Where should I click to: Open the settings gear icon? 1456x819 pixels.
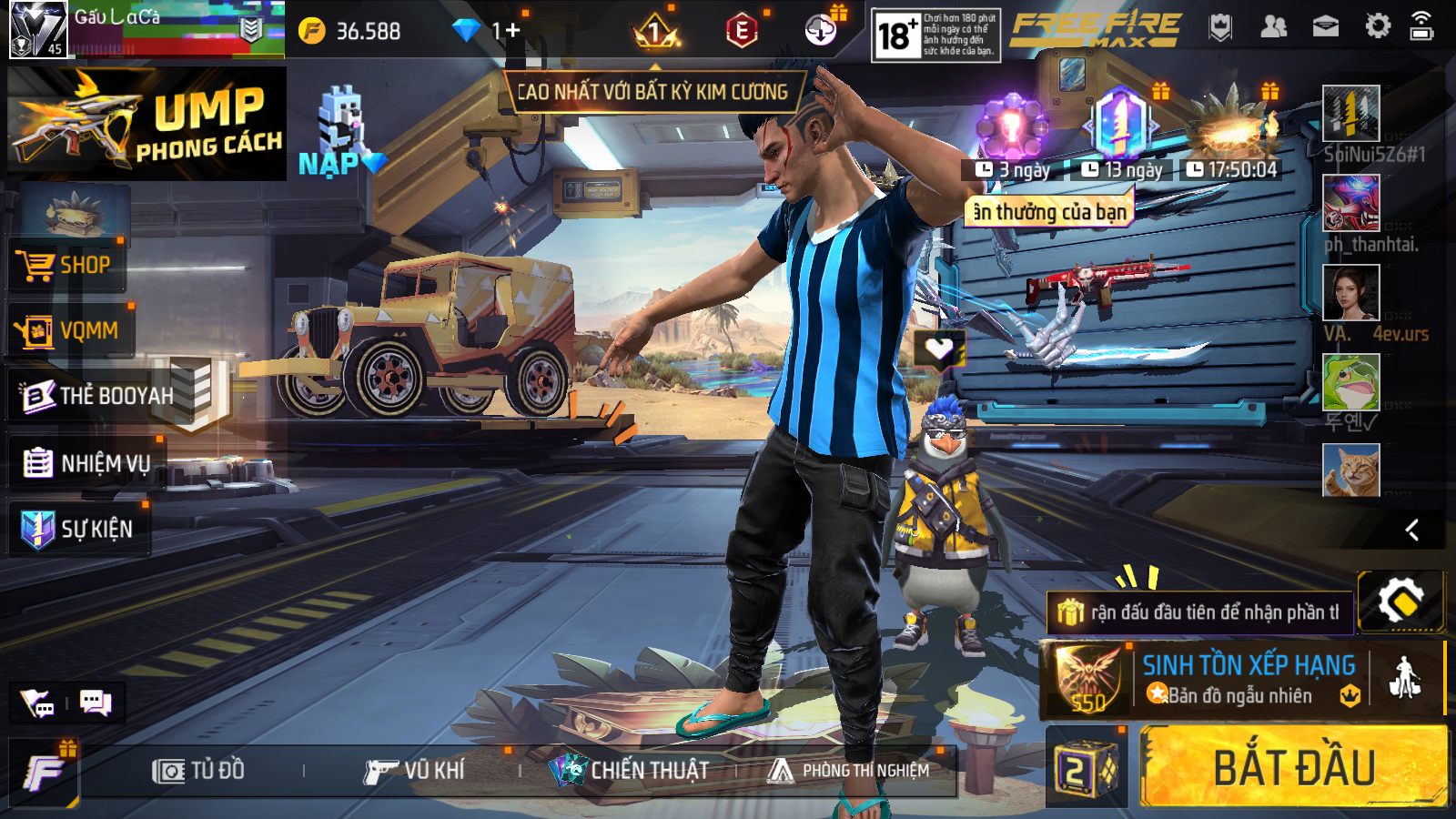point(1378,26)
